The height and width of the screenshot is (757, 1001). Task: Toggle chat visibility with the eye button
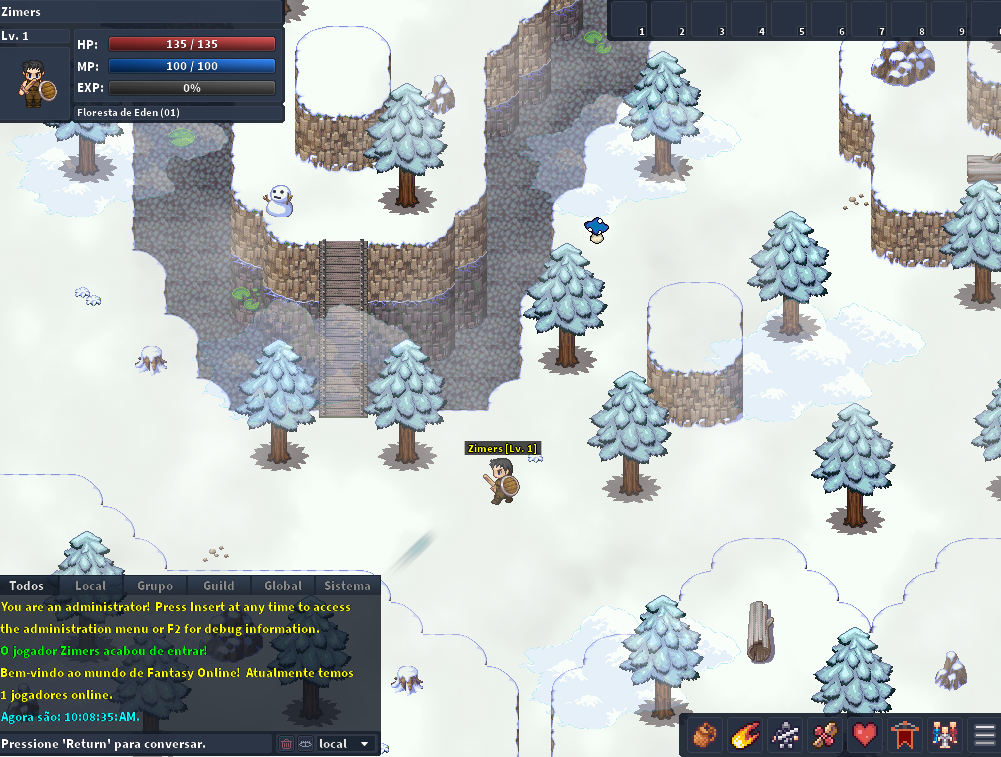pyautogui.click(x=304, y=744)
